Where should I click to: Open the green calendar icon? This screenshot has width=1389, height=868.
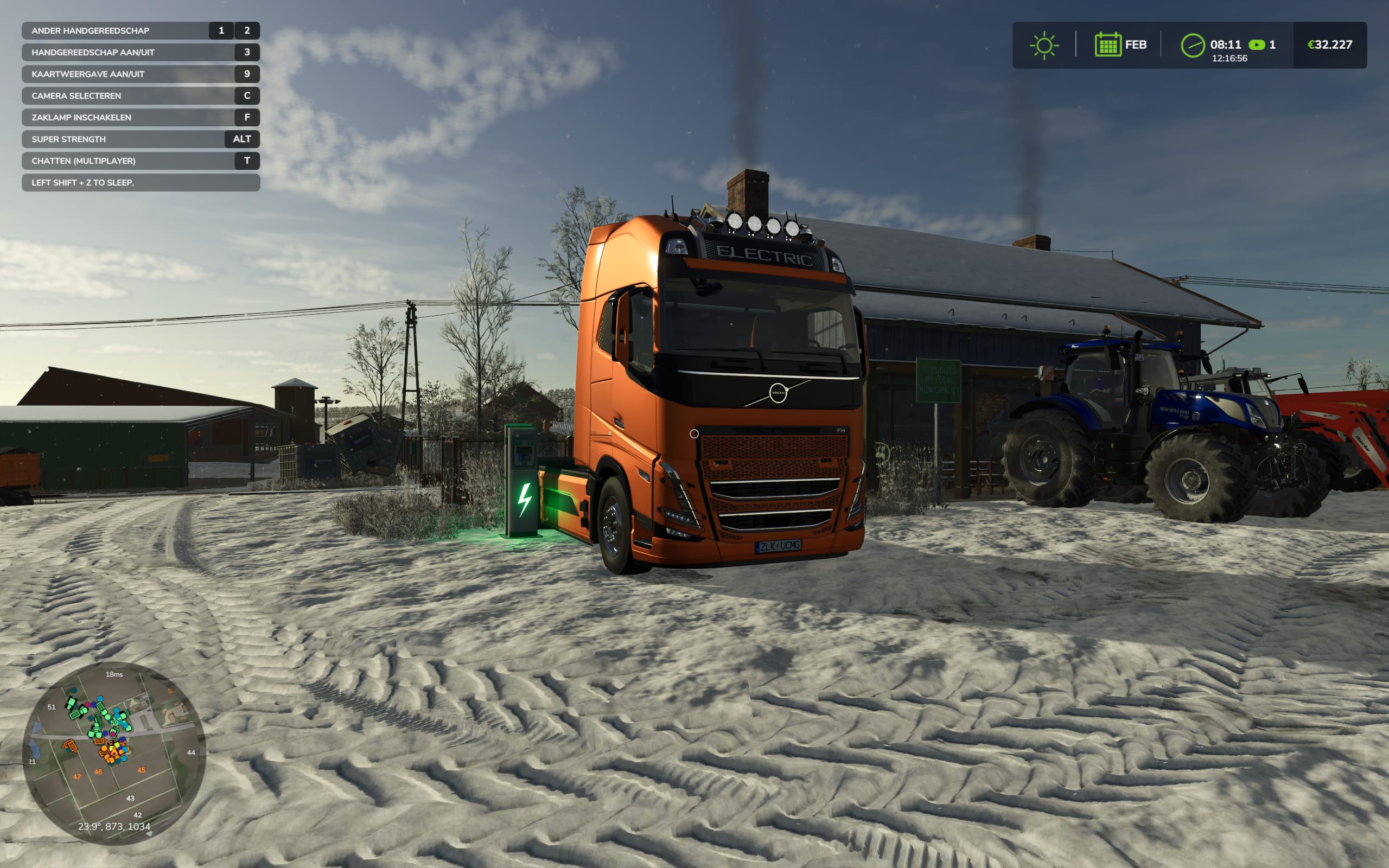[1107, 45]
